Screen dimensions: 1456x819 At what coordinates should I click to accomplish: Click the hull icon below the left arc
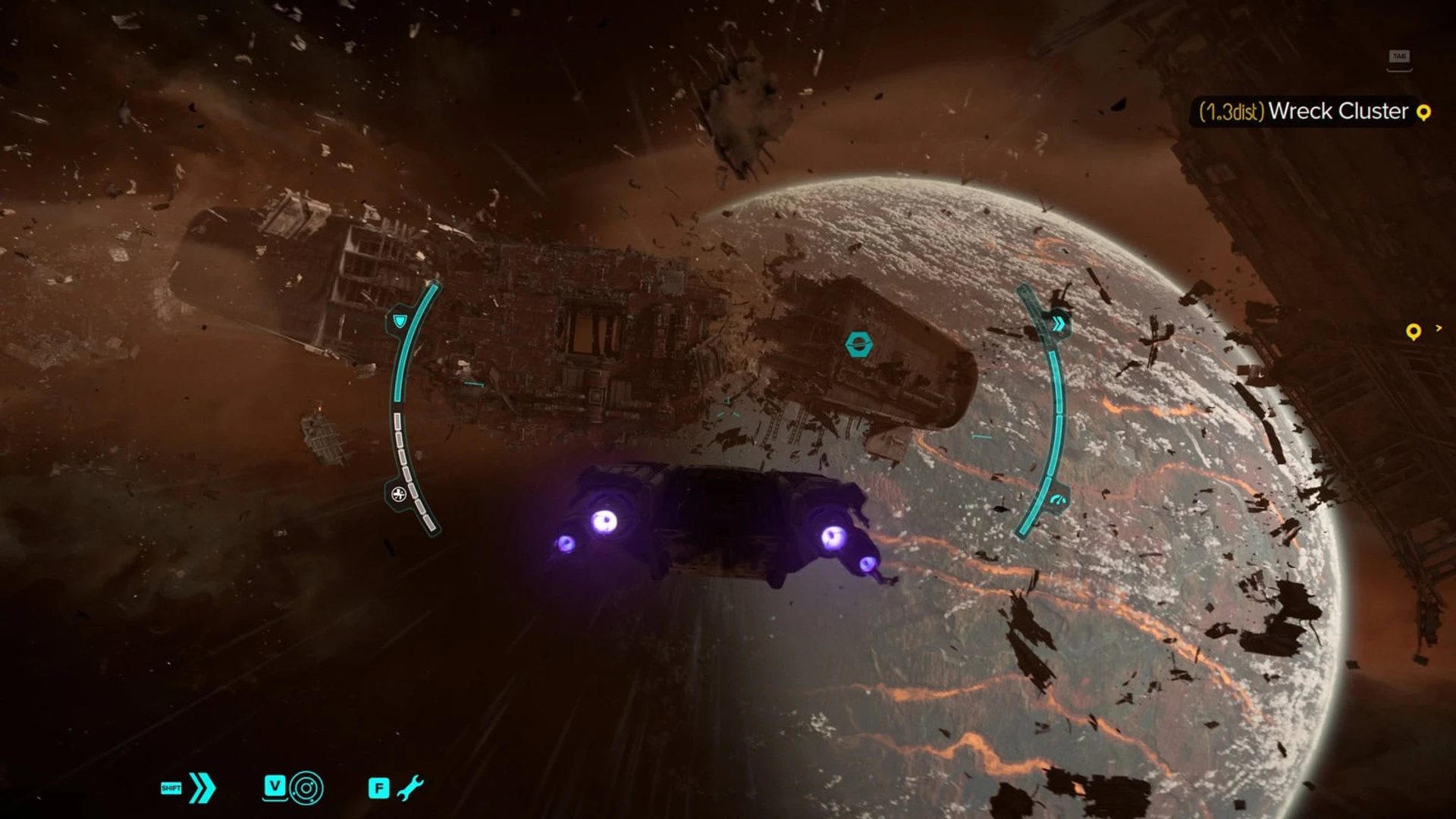click(x=398, y=494)
